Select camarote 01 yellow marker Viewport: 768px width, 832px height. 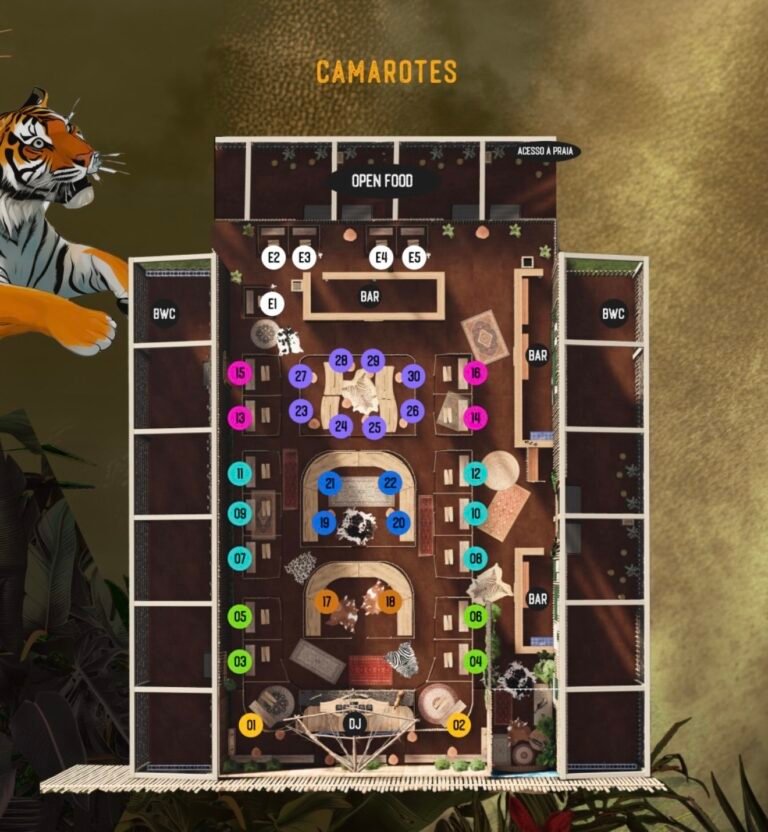point(251,724)
